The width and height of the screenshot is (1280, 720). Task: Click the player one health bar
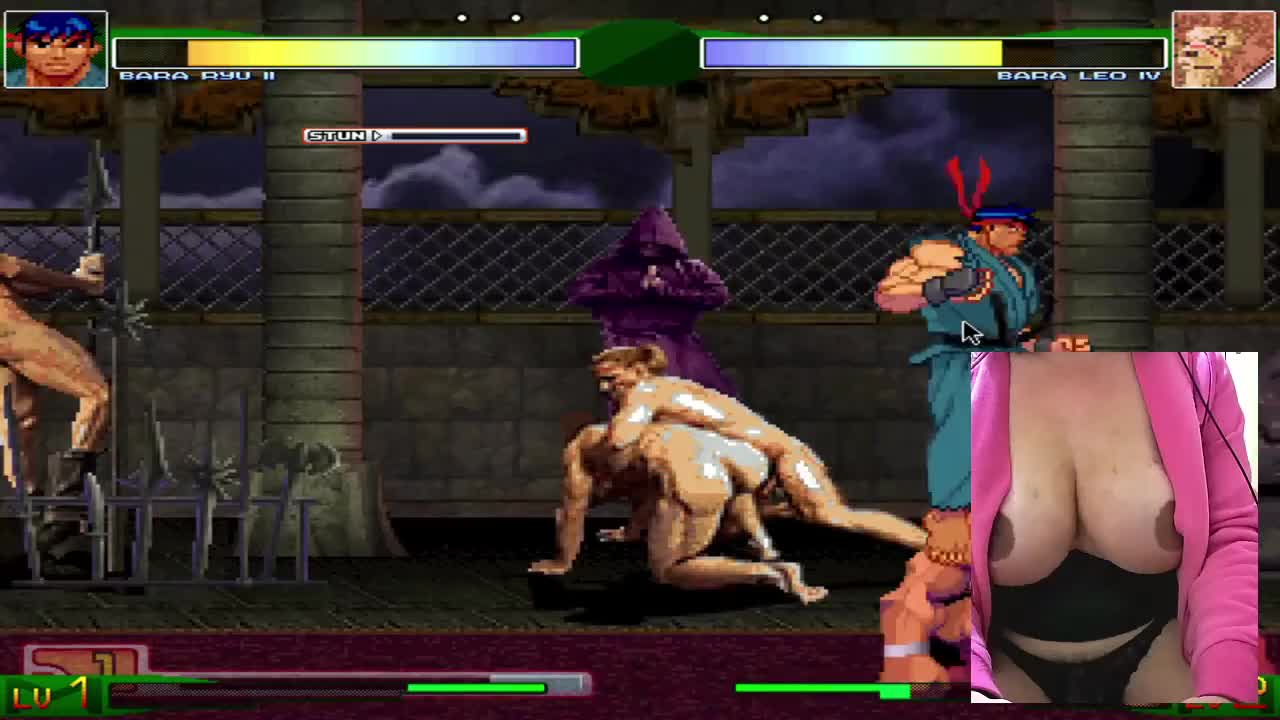pyautogui.click(x=345, y=52)
